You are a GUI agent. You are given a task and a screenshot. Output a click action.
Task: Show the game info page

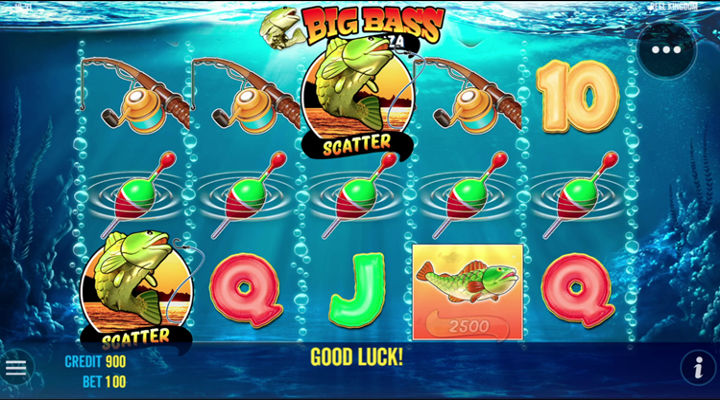(697, 368)
